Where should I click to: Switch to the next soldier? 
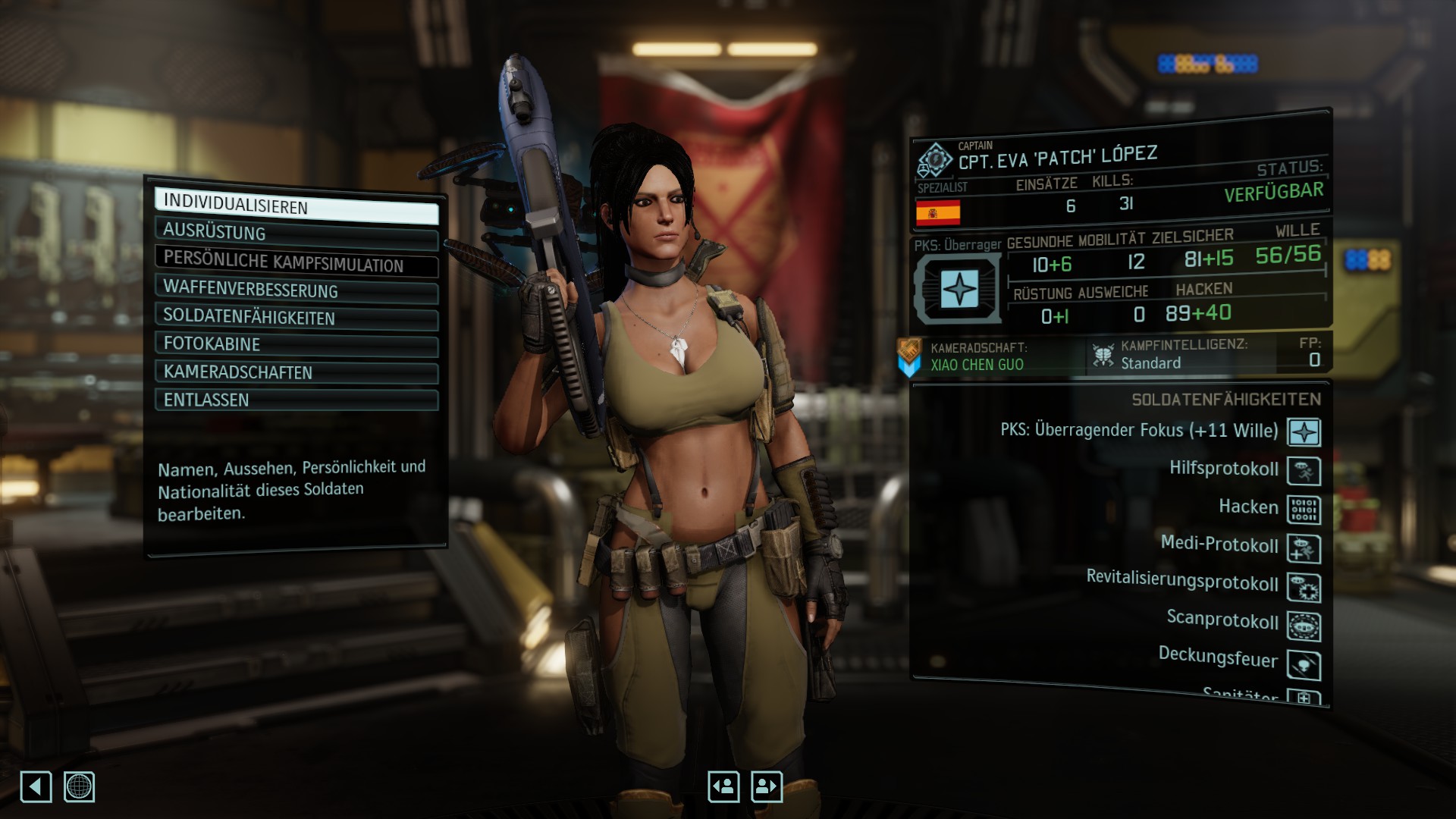point(766,786)
